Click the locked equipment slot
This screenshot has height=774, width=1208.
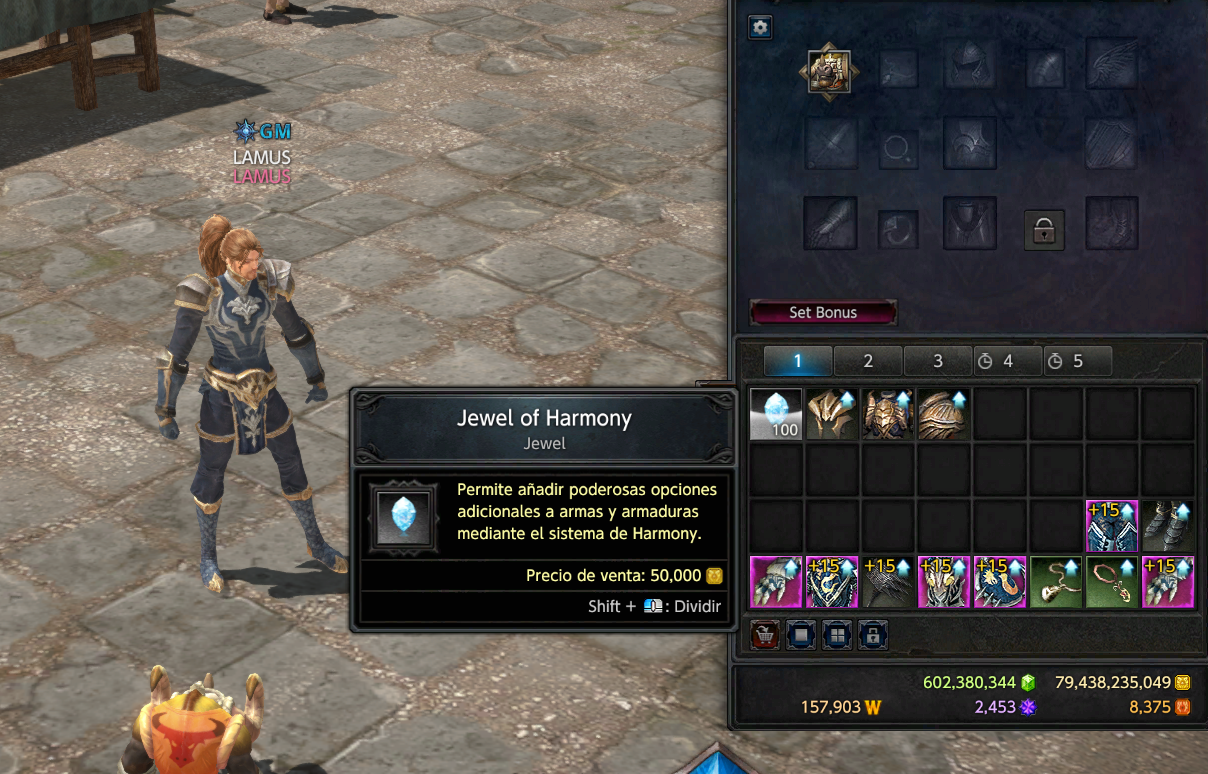1044,230
